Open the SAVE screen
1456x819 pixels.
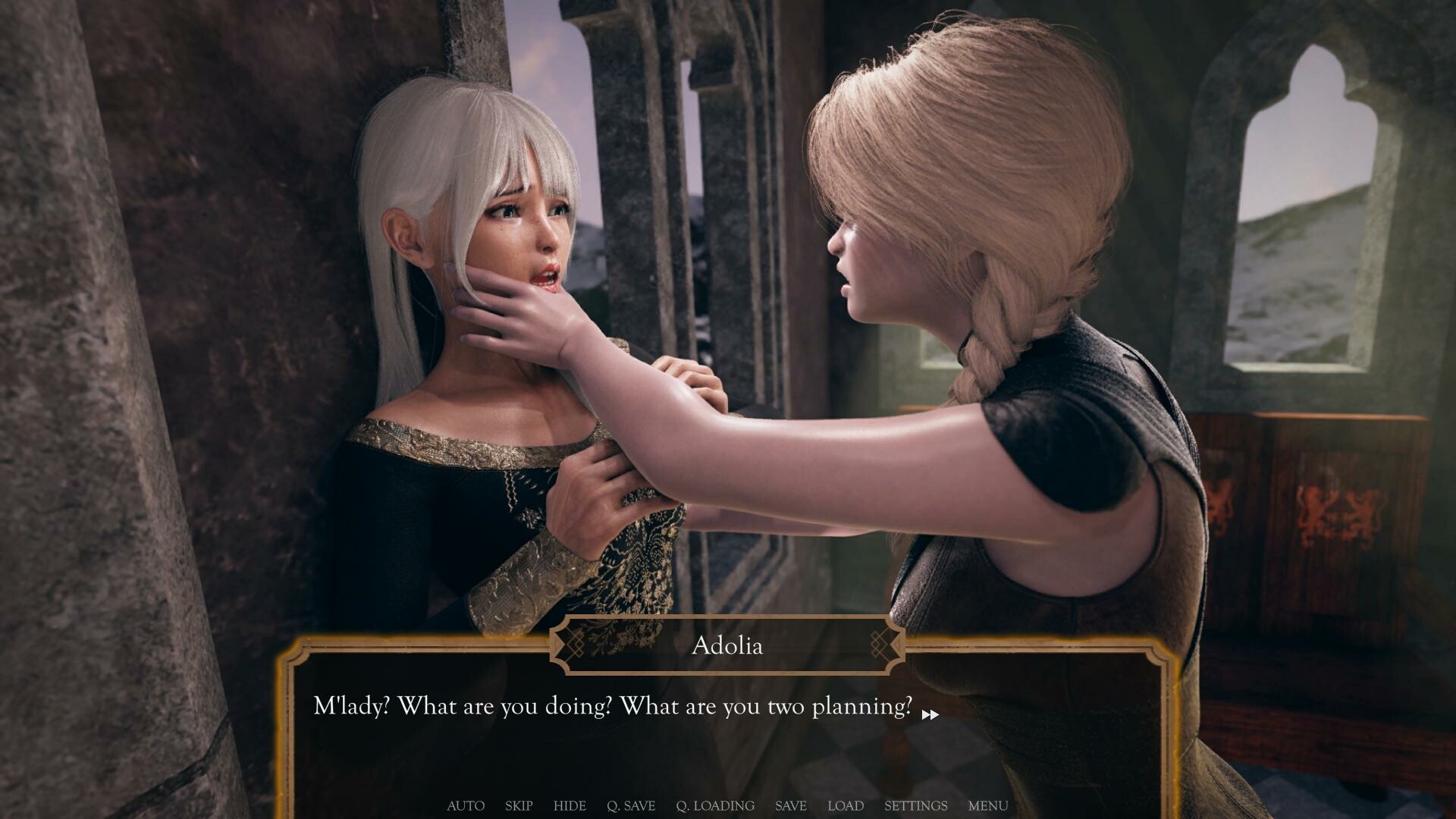790,806
